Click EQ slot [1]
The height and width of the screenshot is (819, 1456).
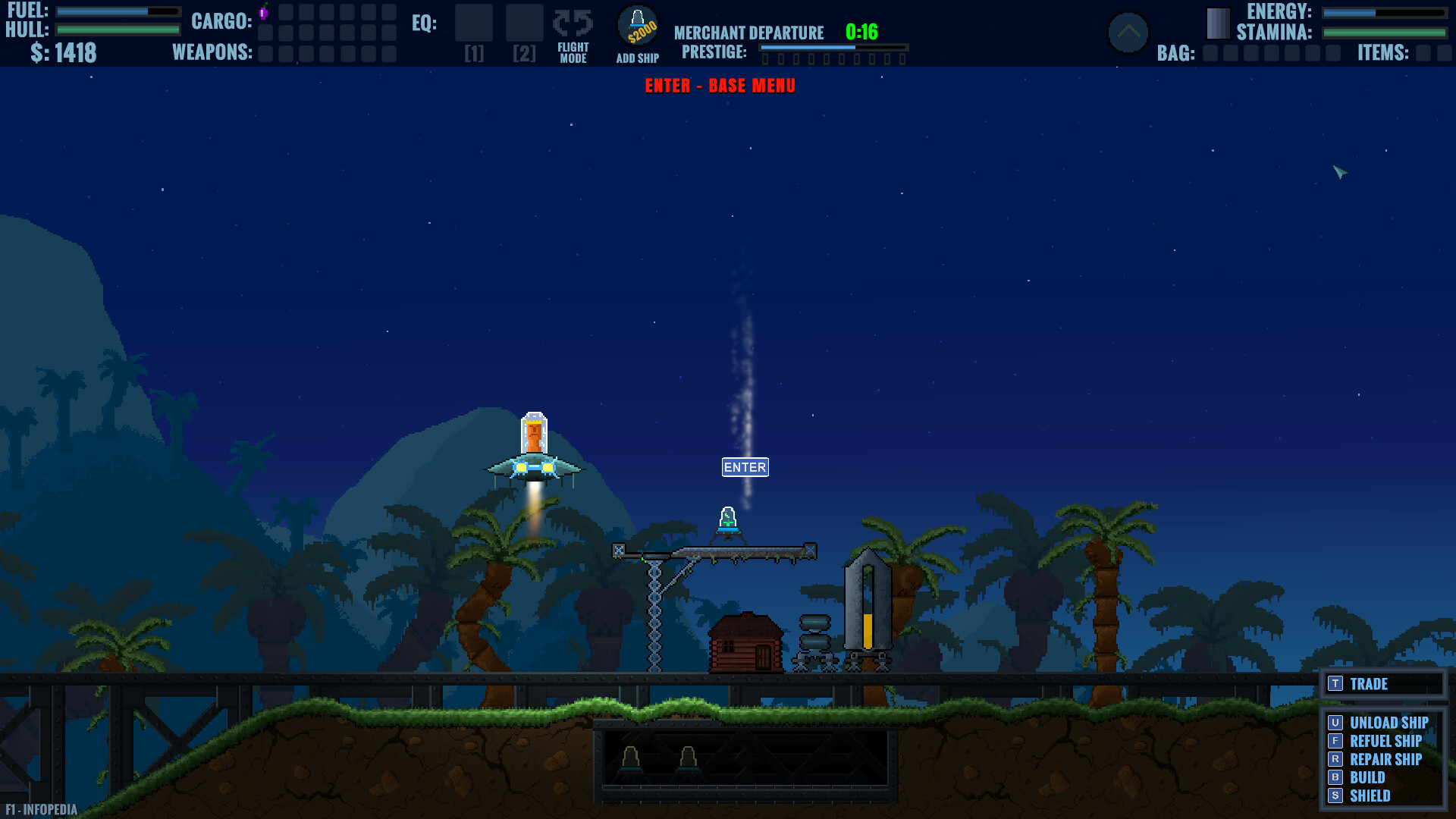474,23
